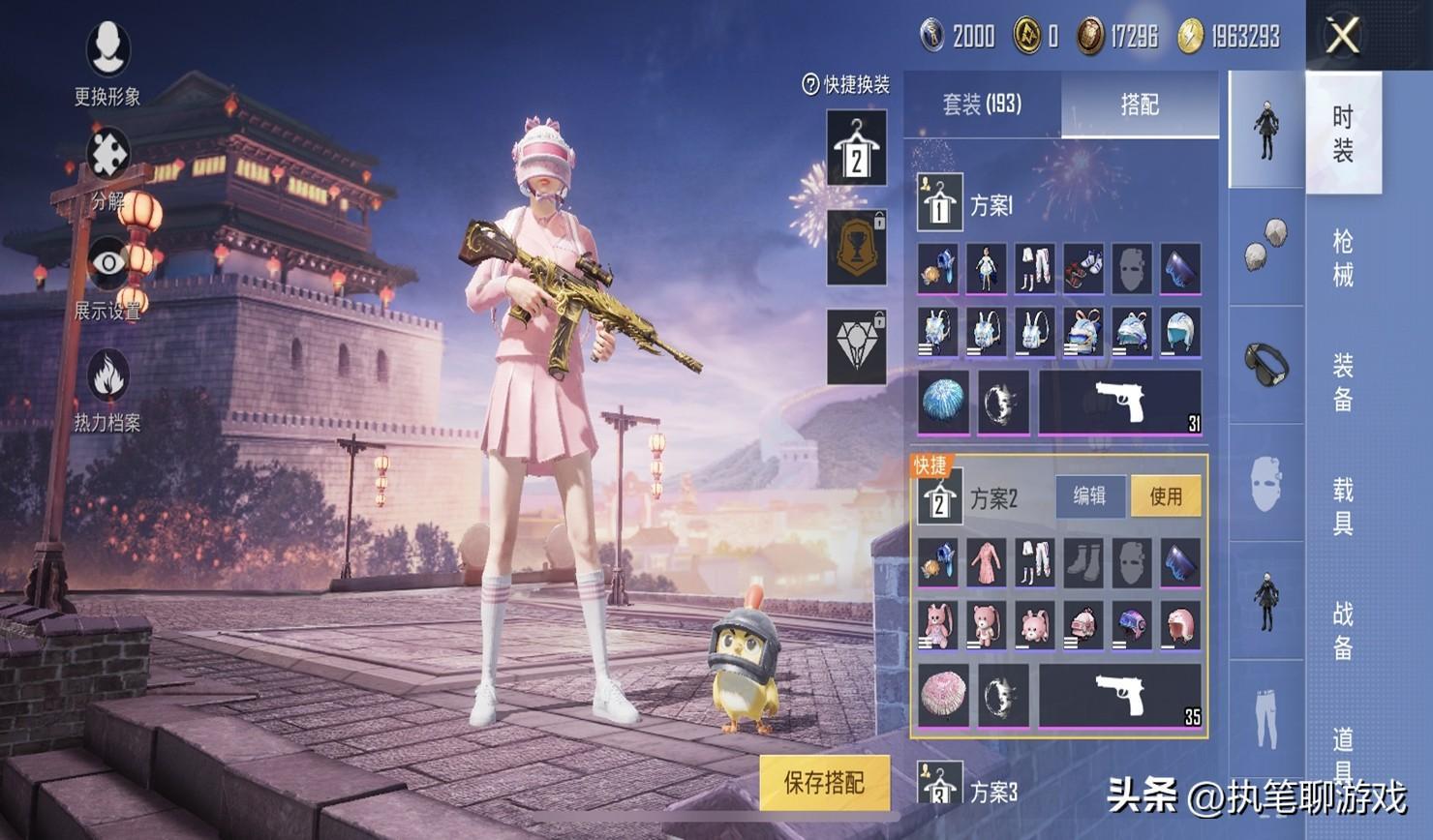Select the 装备 equipment category

click(x=1343, y=381)
